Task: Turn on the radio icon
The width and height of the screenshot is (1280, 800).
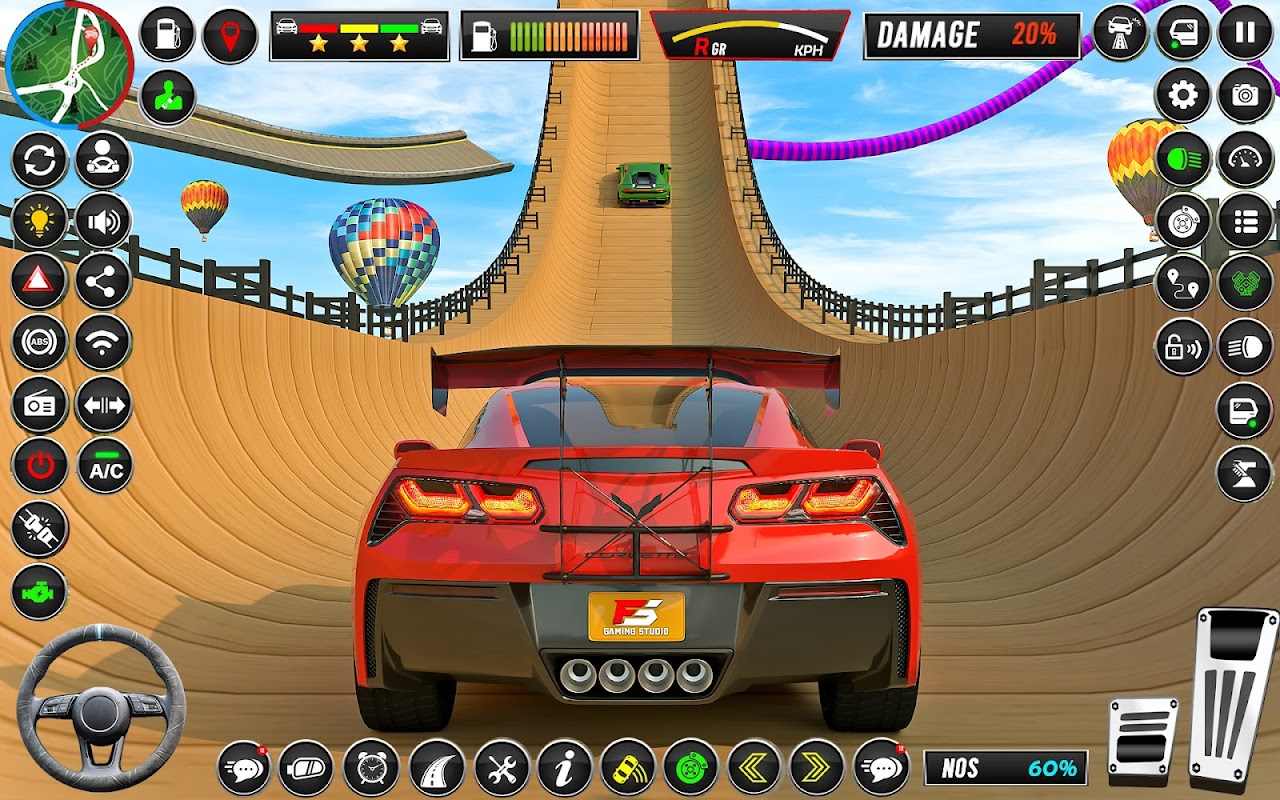Action: click(40, 405)
